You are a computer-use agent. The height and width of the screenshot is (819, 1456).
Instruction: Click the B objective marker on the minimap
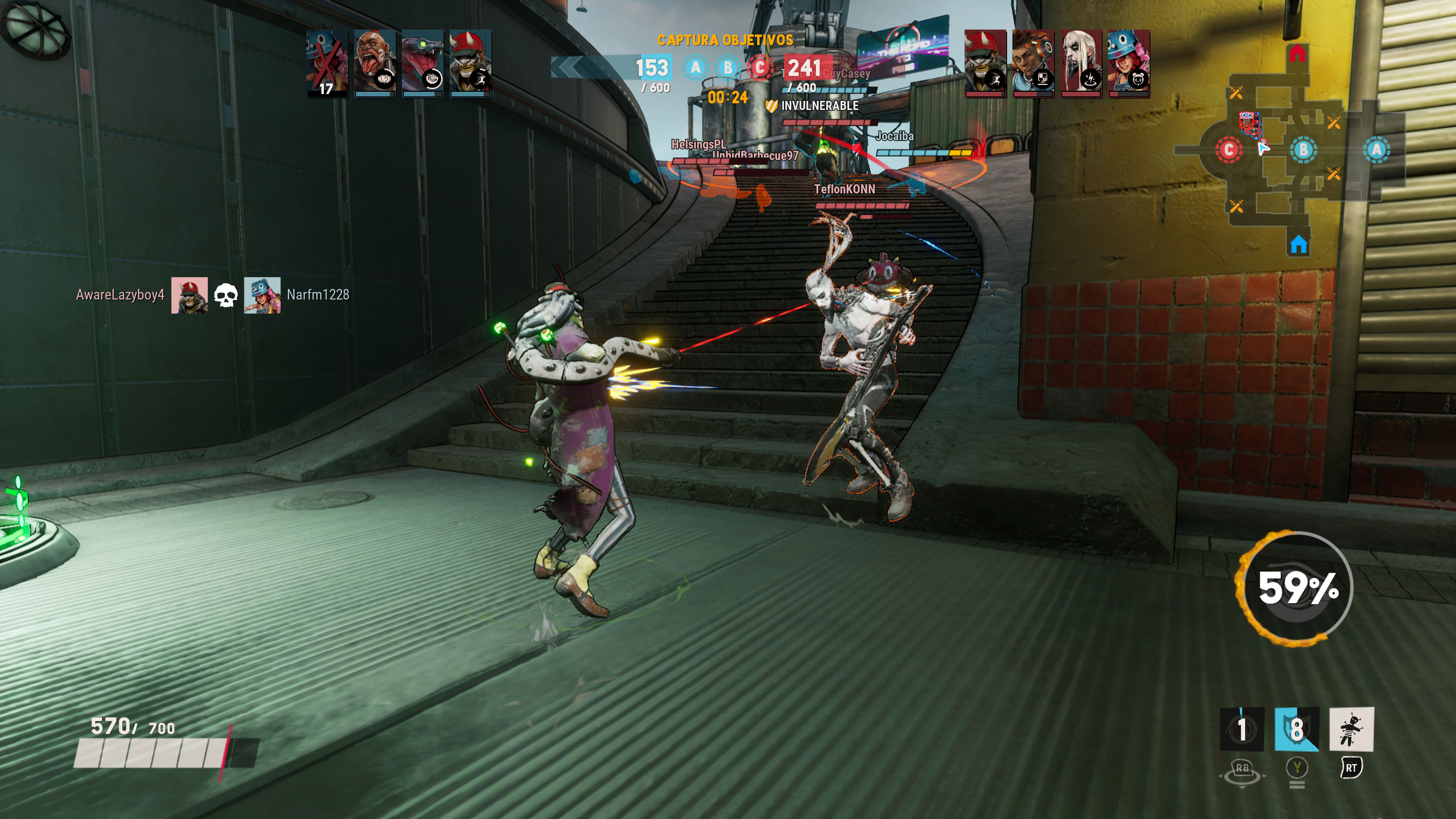tap(1304, 150)
